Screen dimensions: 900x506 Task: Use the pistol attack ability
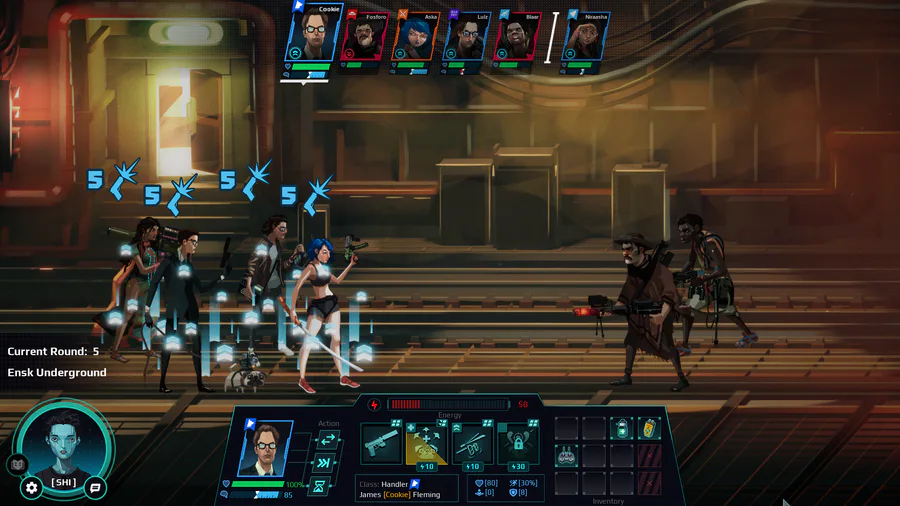[381, 444]
